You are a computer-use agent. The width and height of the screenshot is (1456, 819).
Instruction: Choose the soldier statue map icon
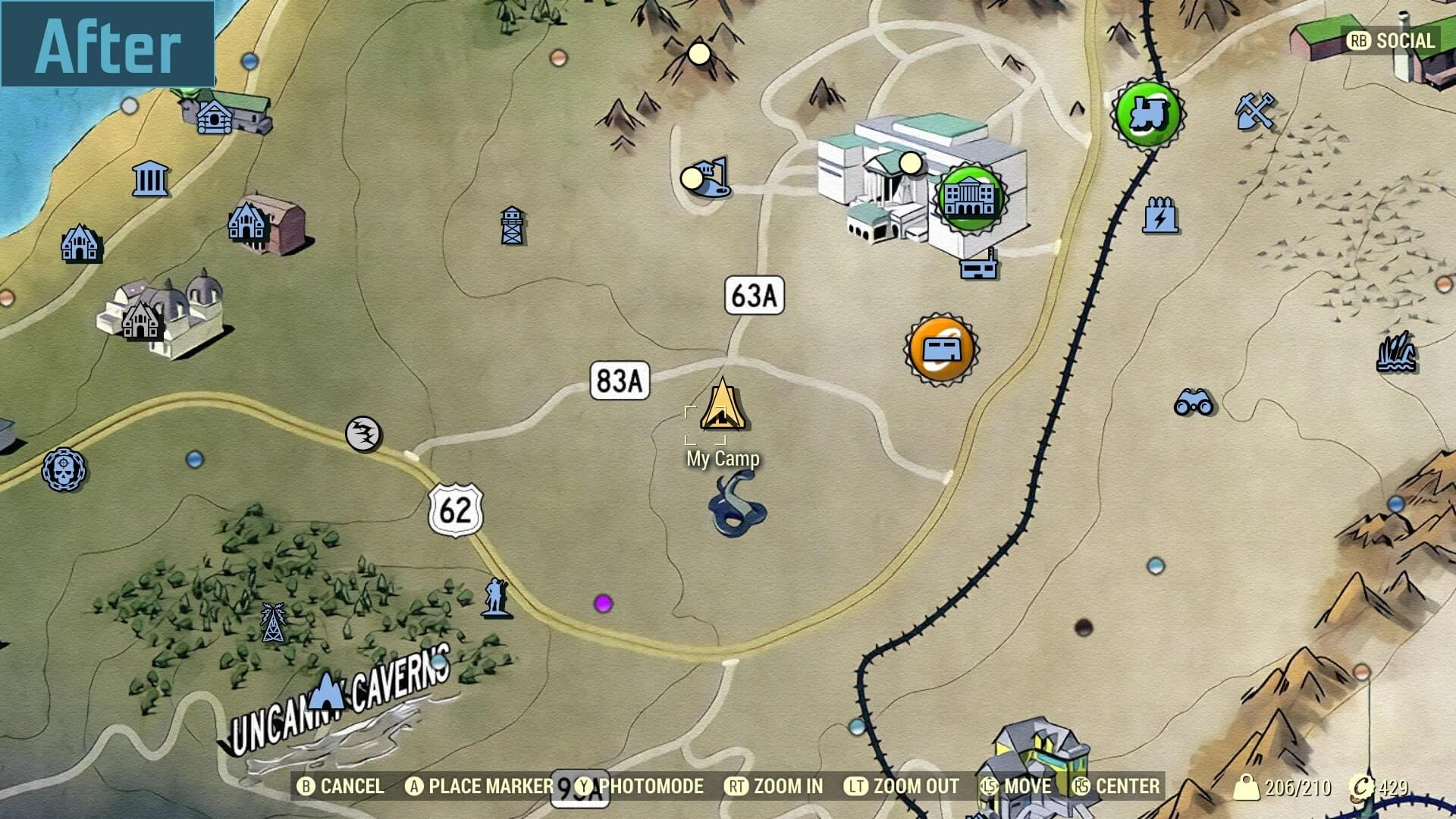[495, 597]
